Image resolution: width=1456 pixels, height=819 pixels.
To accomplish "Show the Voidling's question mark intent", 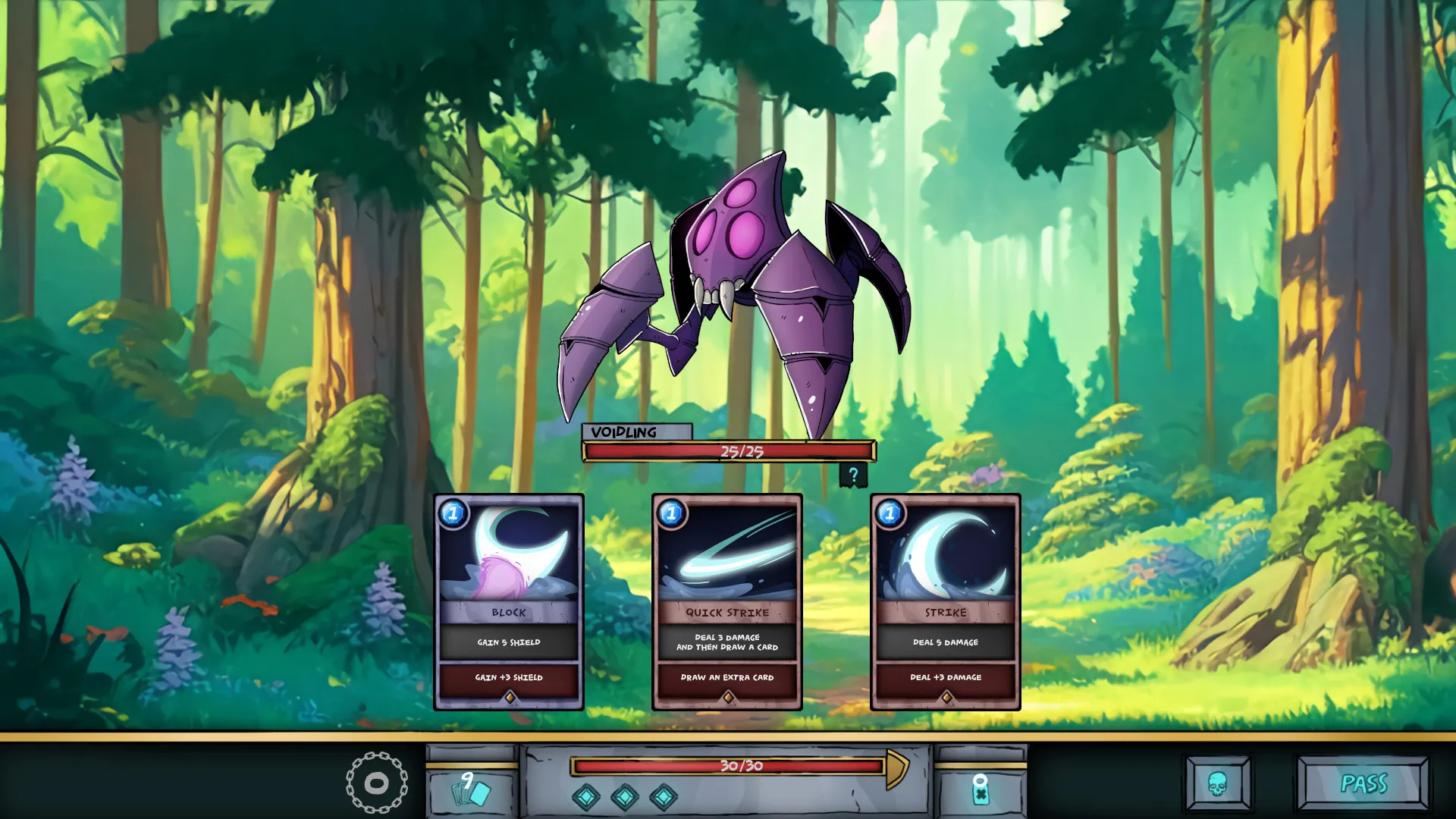I will click(853, 475).
